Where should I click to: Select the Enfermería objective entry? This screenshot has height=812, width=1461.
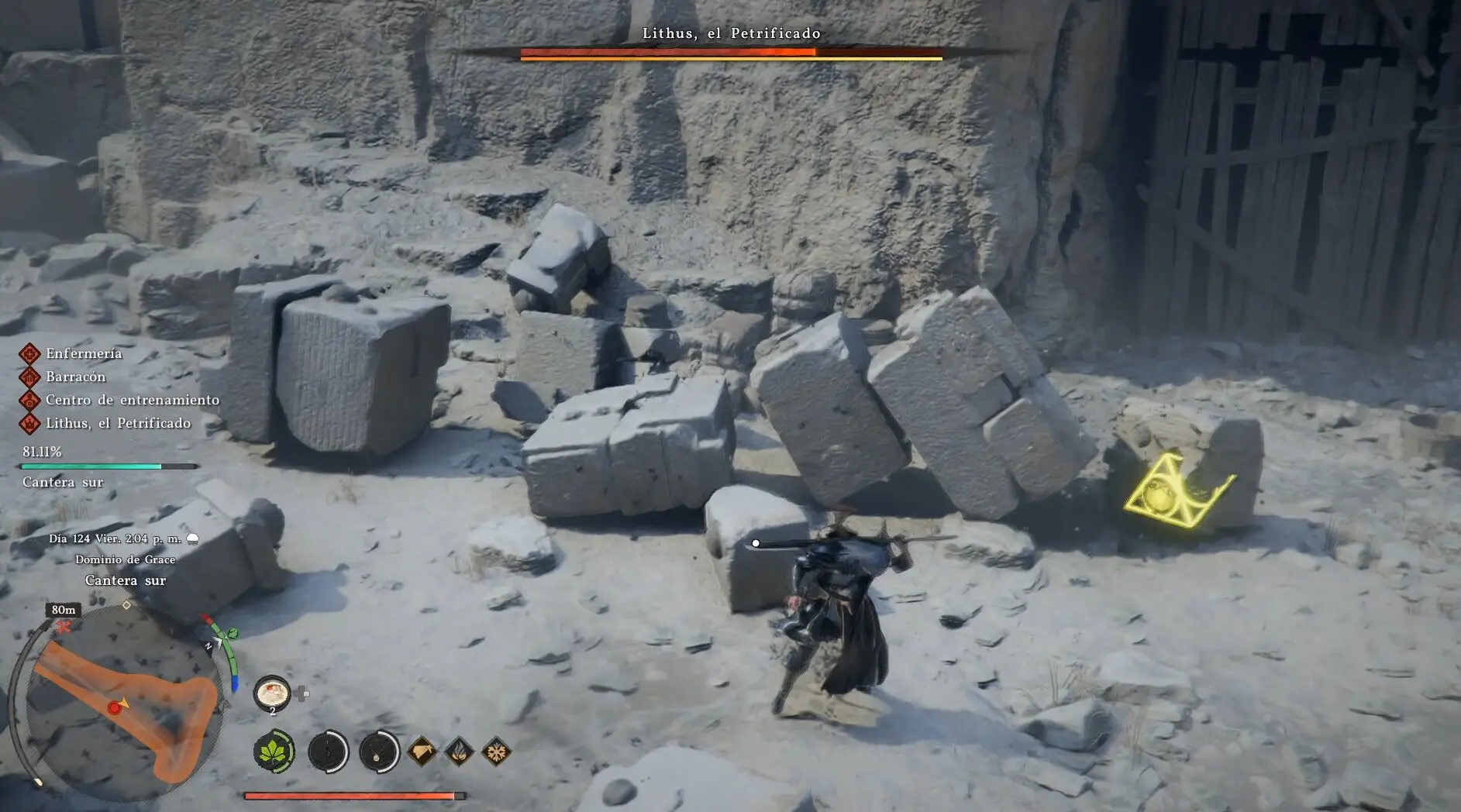pos(84,354)
